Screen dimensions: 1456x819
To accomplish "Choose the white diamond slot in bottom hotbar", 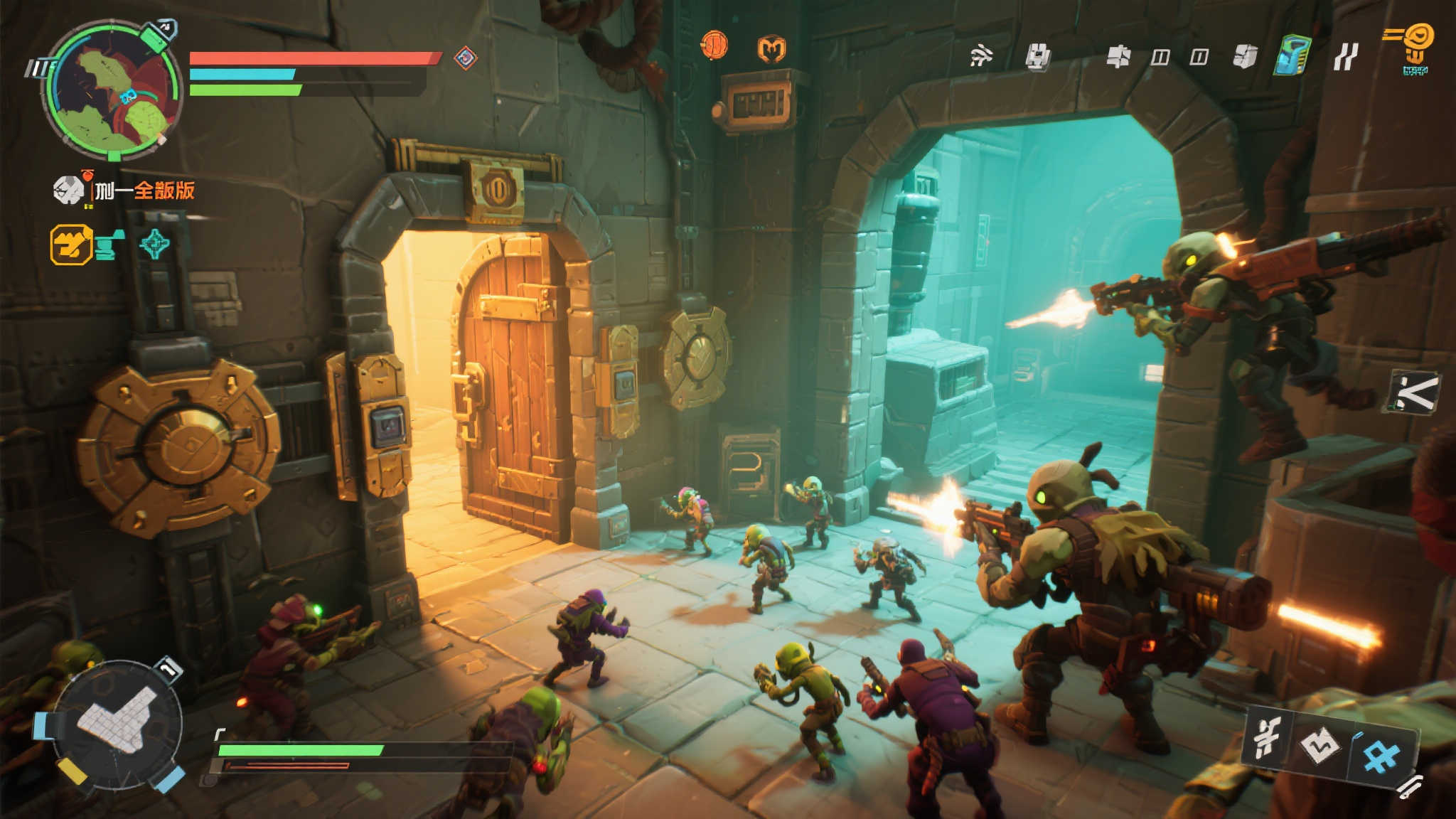I will click(x=1319, y=746).
